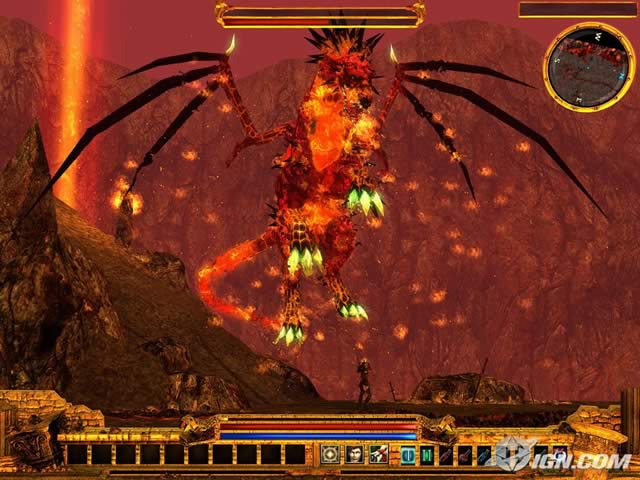Activate the cyan rune icon

coord(408,455)
